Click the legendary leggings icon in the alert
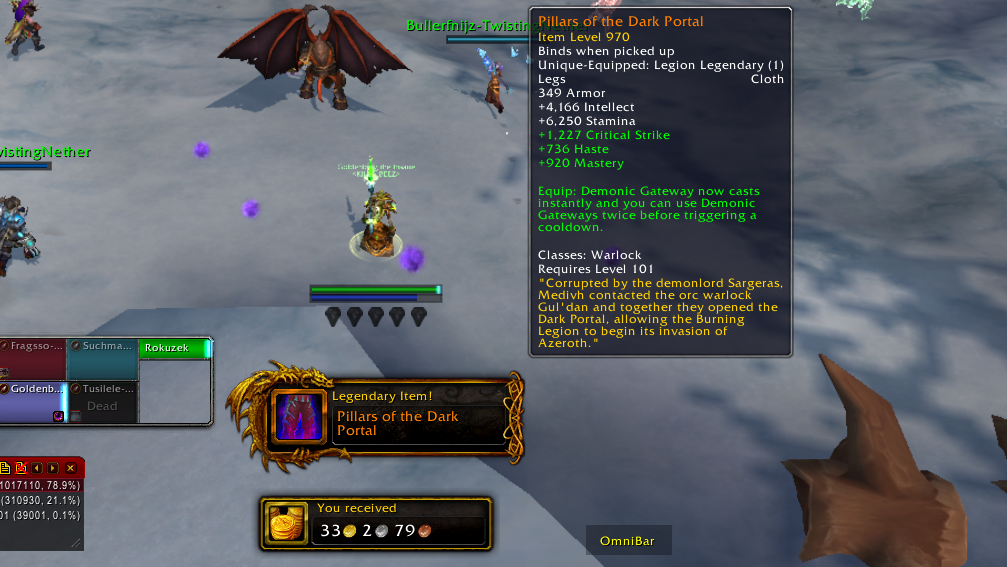This screenshot has height=567, width=1007. [299, 417]
